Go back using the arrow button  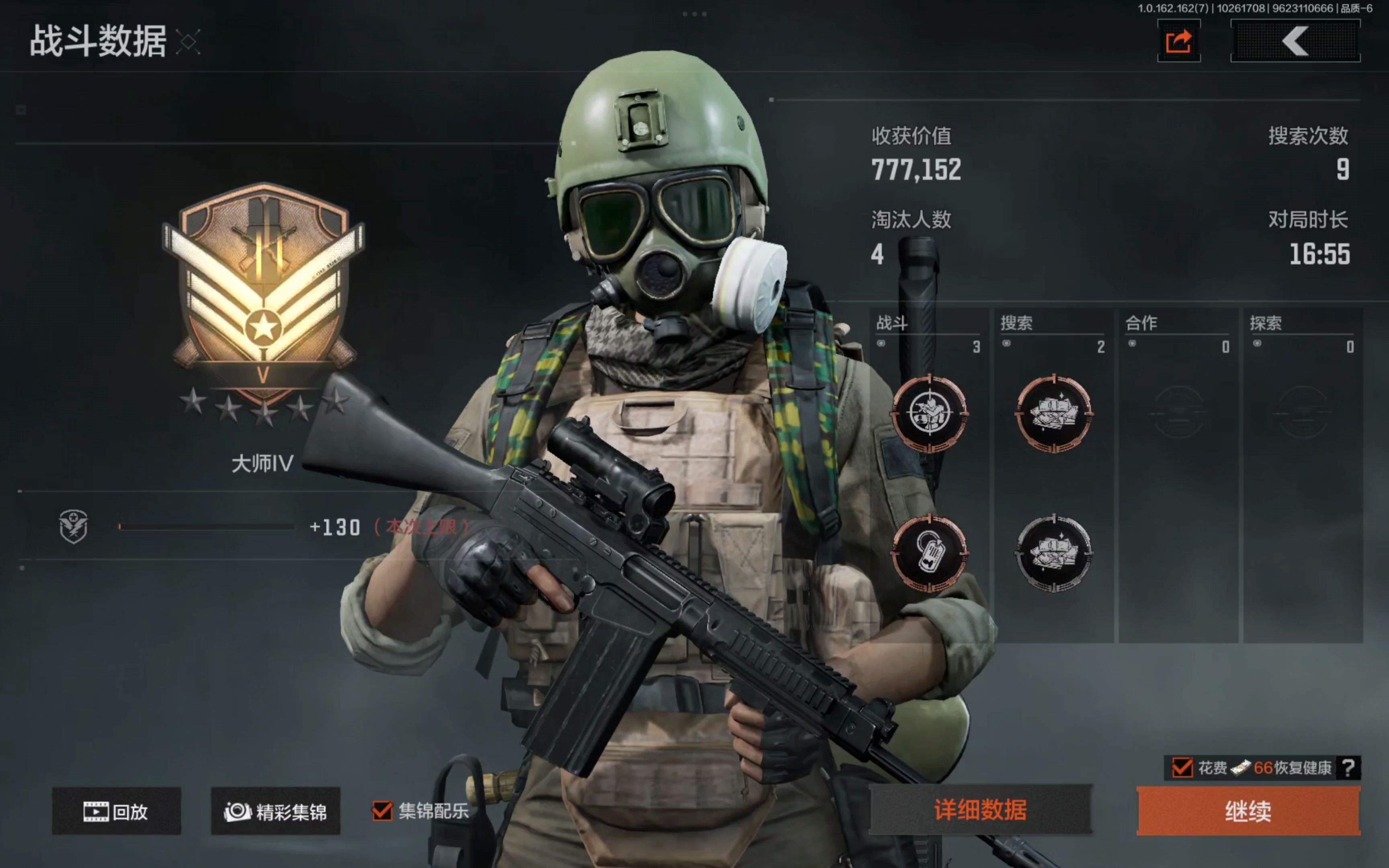click(1295, 41)
